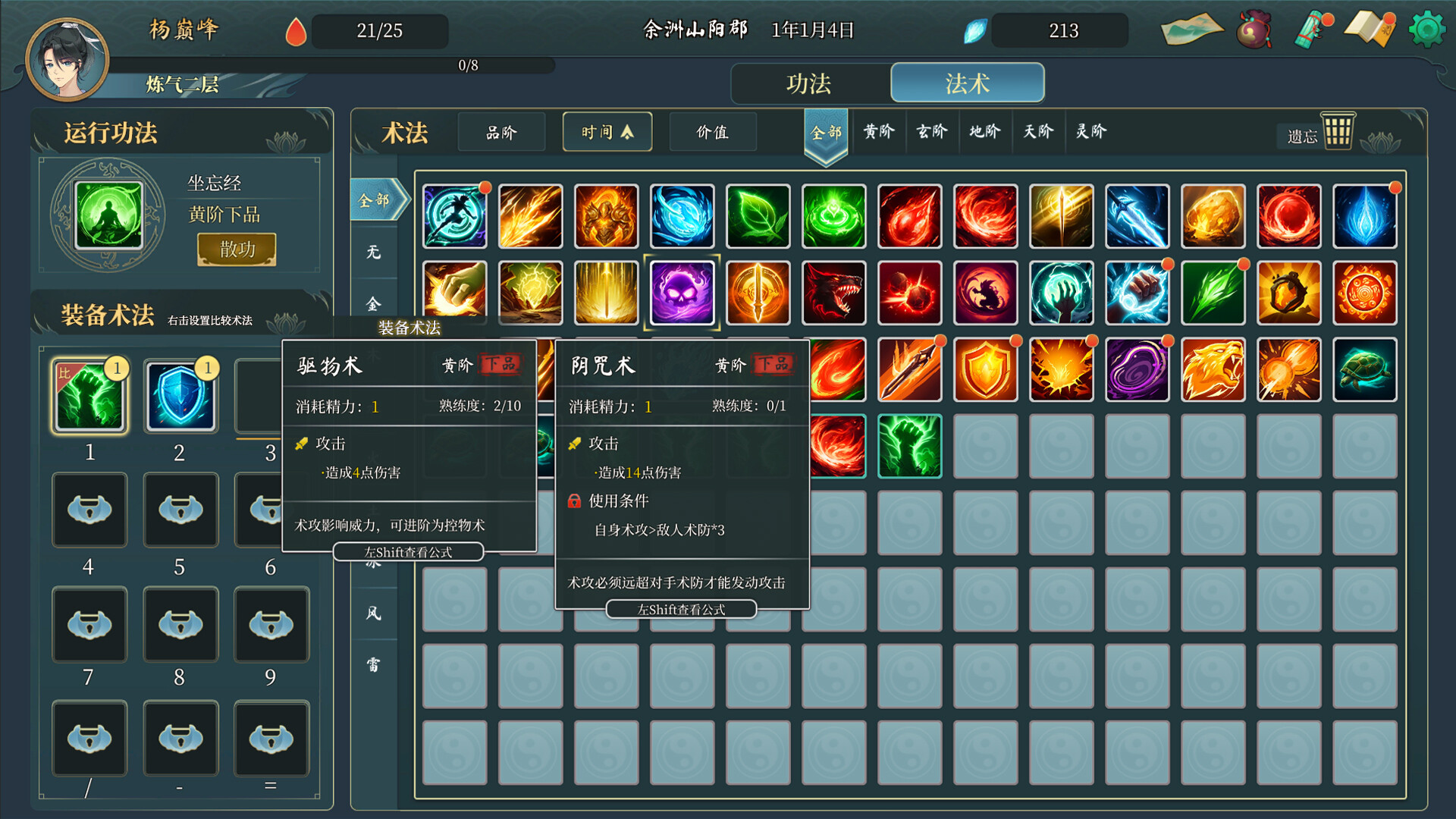The height and width of the screenshot is (819, 1456).
Task: Select the green fist spell in equip slot 1
Action: point(89,395)
